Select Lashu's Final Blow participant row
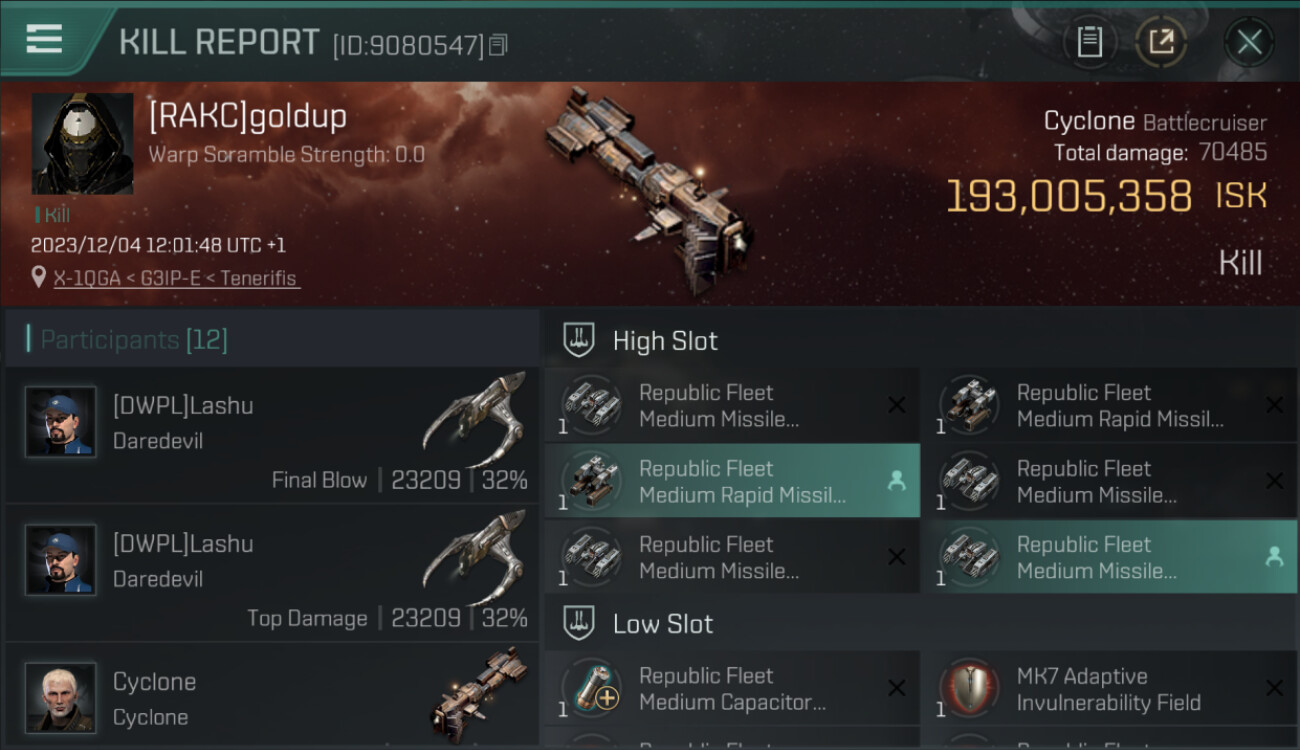Viewport: 1300px width, 750px height. tap(272, 435)
